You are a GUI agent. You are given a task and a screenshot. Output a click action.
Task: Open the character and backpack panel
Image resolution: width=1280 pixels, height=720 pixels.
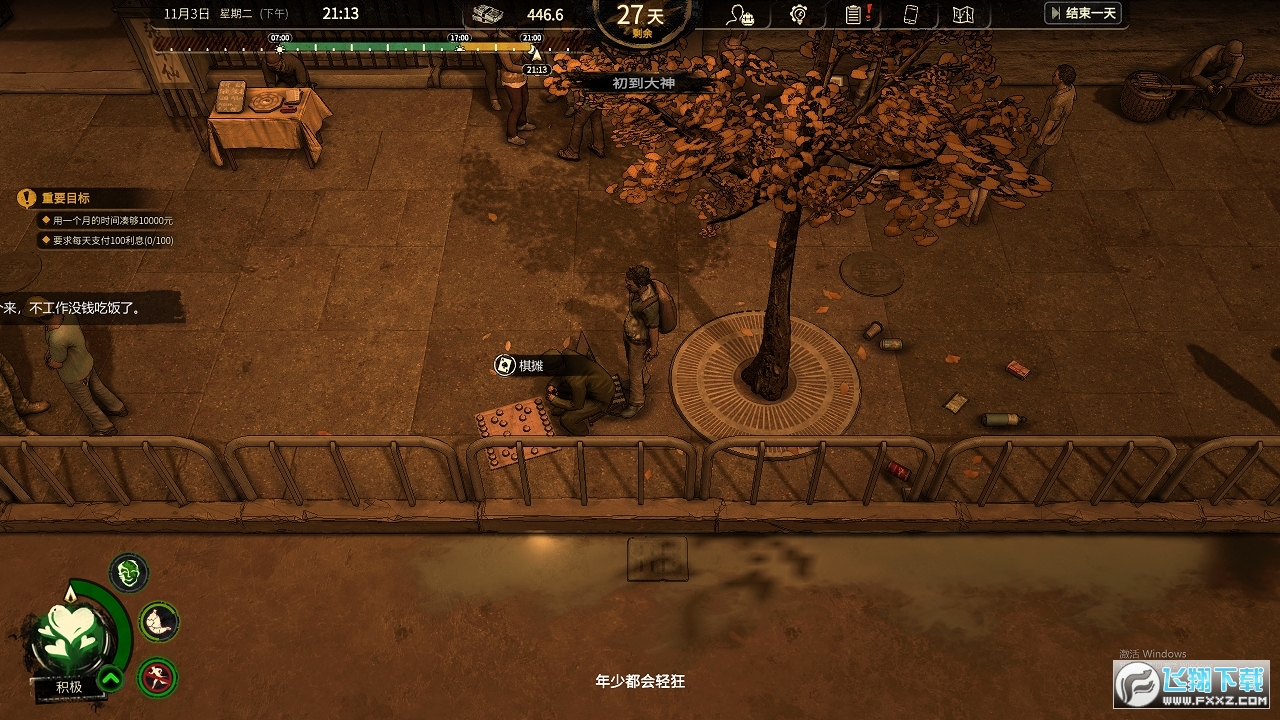coord(741,15)
